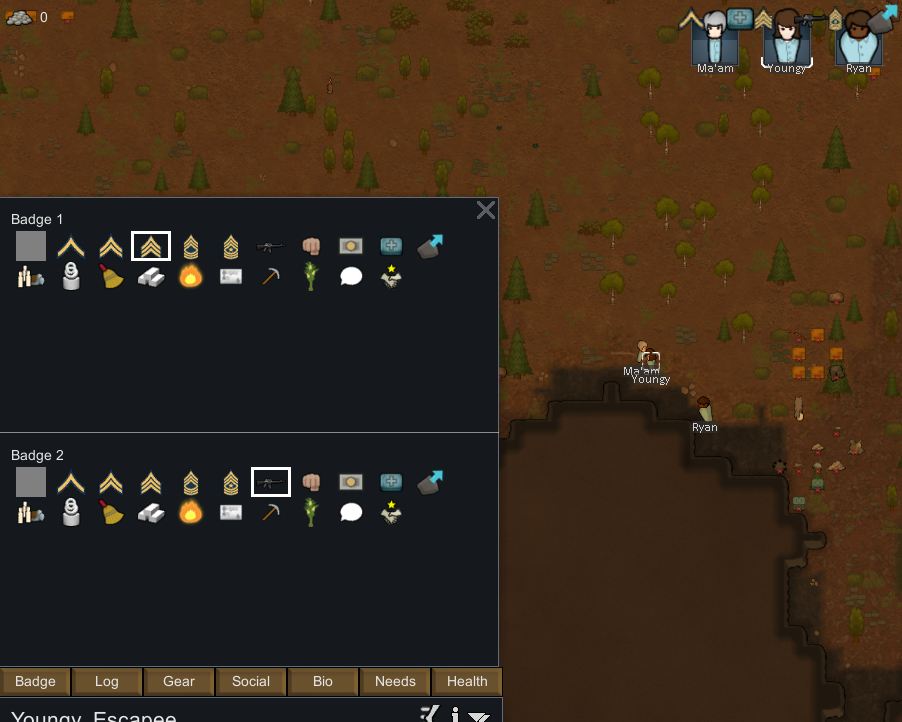Select the flame badge in Badge 1
The height and width of the screenshot is (722, 902).
[190, 276]
